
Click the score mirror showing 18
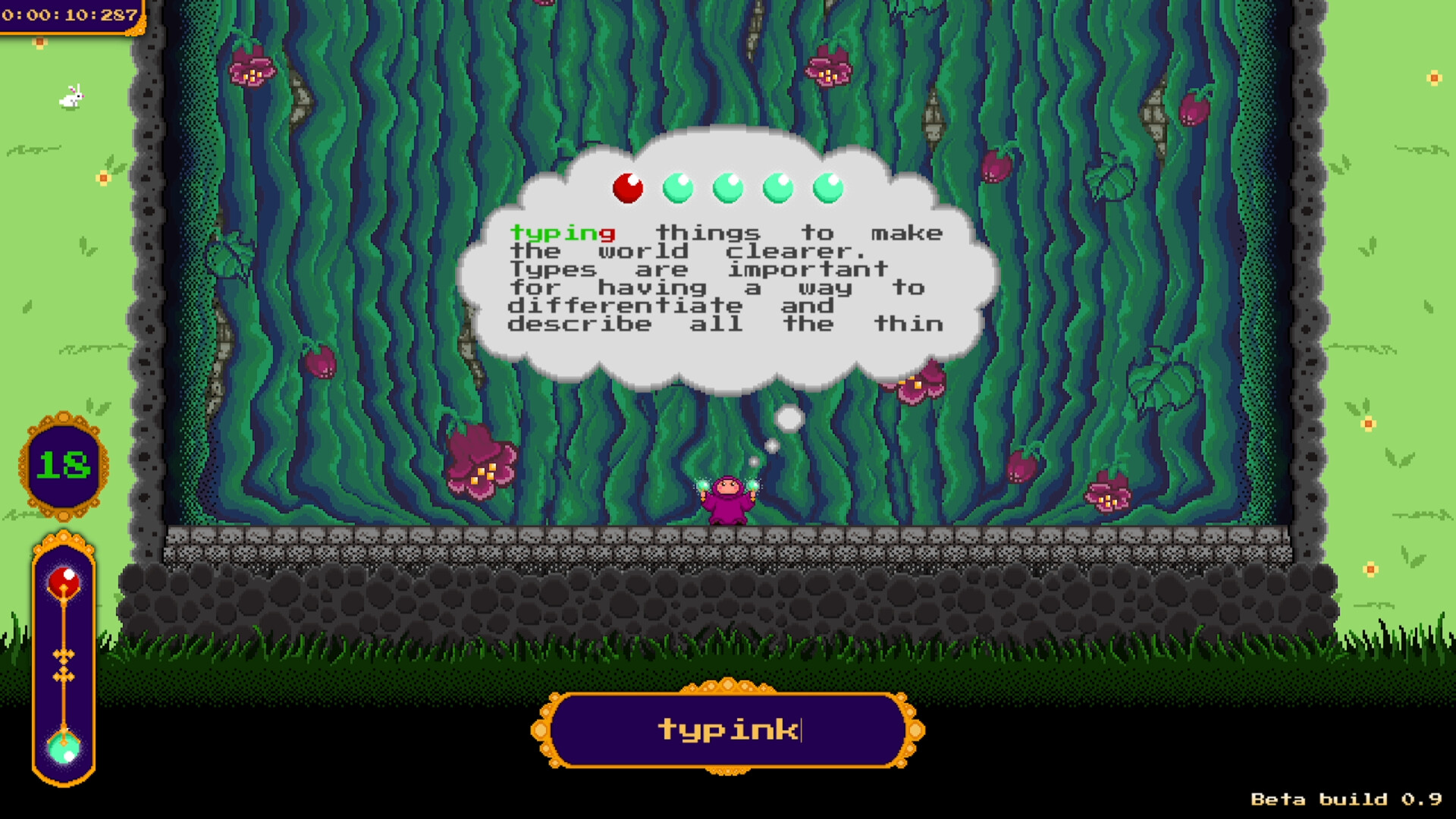tap(64, 463)
